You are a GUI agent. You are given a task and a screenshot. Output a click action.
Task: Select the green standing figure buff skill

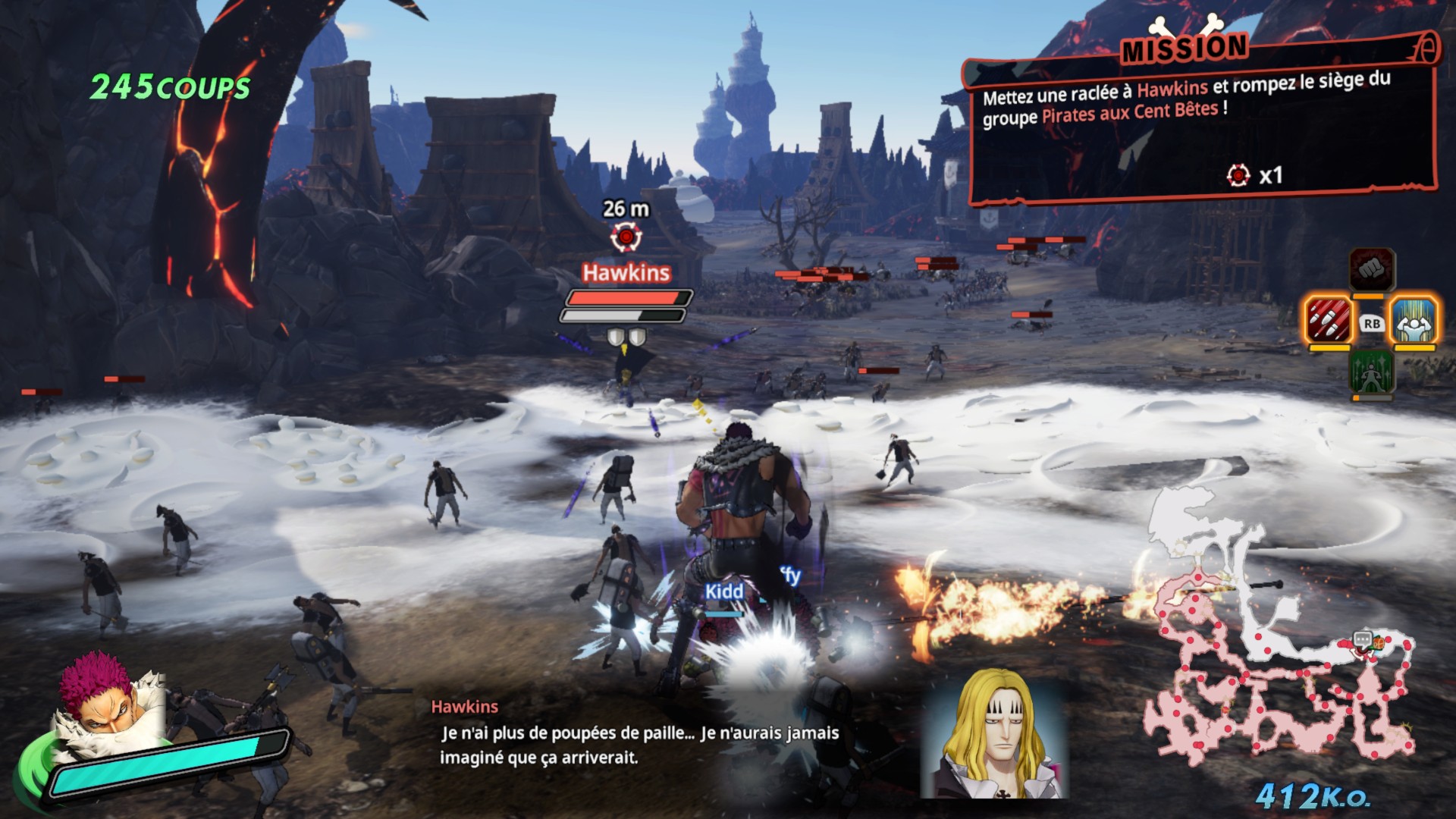(1371, 372)
